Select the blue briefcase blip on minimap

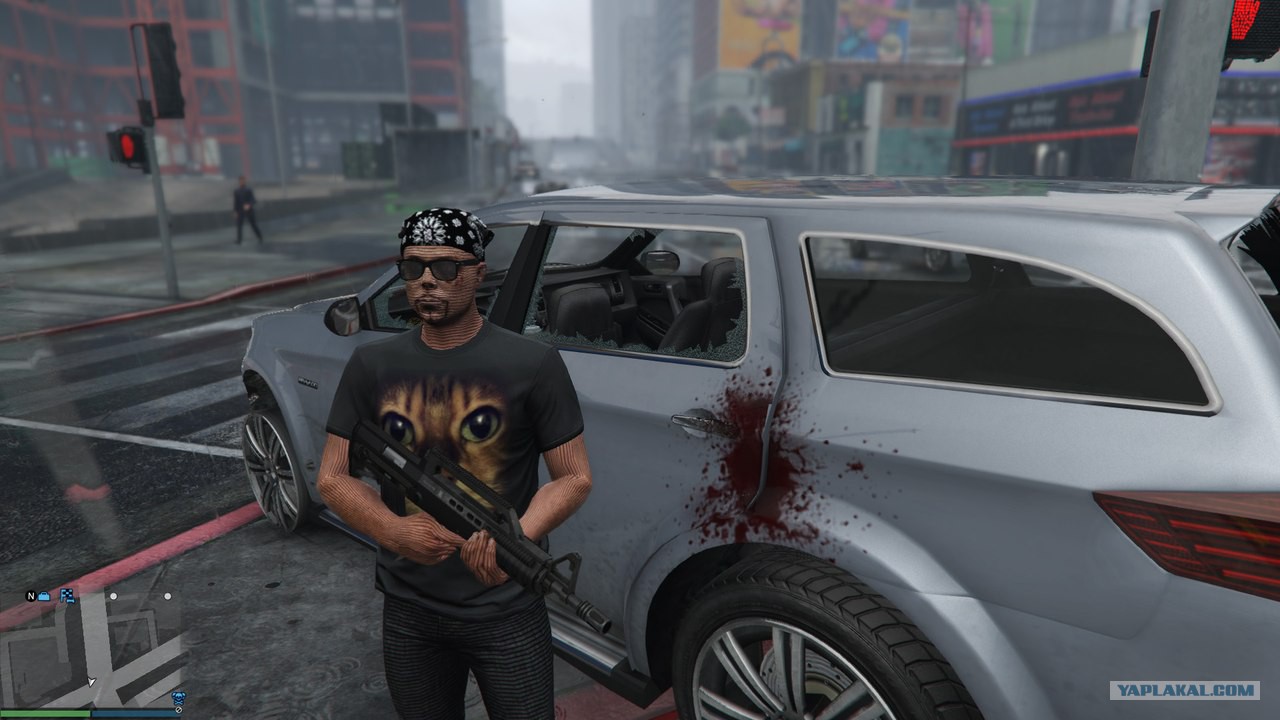pyautogui.click(x=44, y=596)
